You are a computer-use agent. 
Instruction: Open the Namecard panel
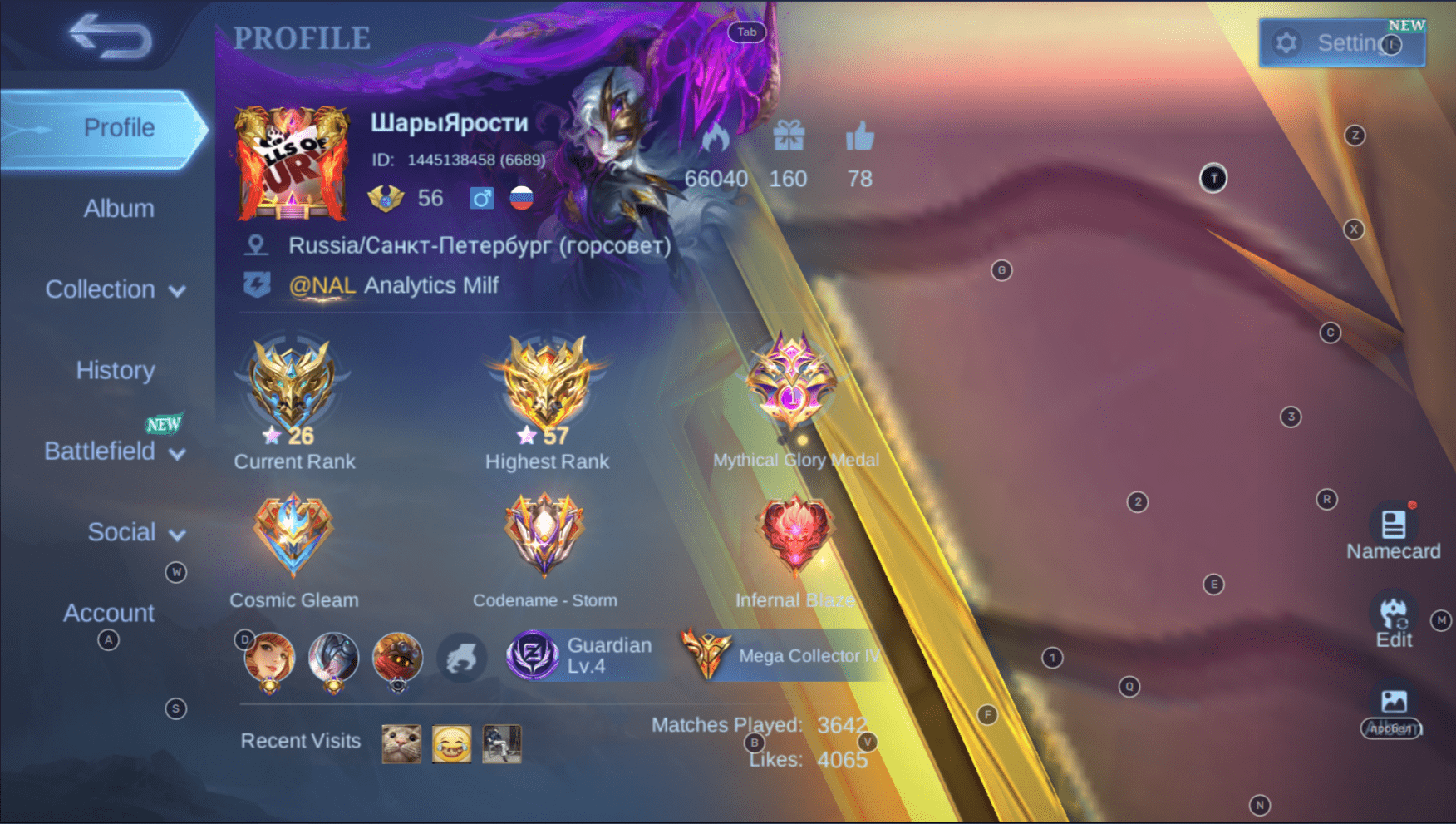click(1392, 525)
